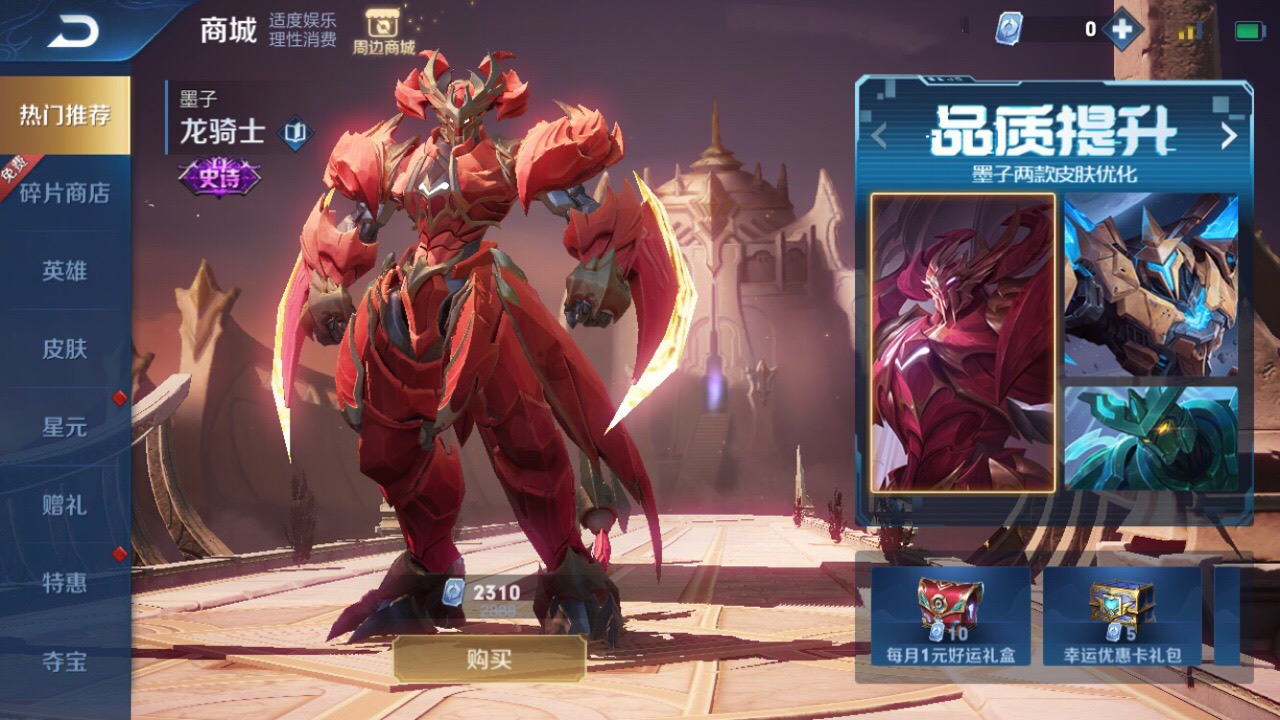The width and height of the screenshot is (1280, 720).
Task: Add more coupons with the plus button
Action: (1123, 30)
